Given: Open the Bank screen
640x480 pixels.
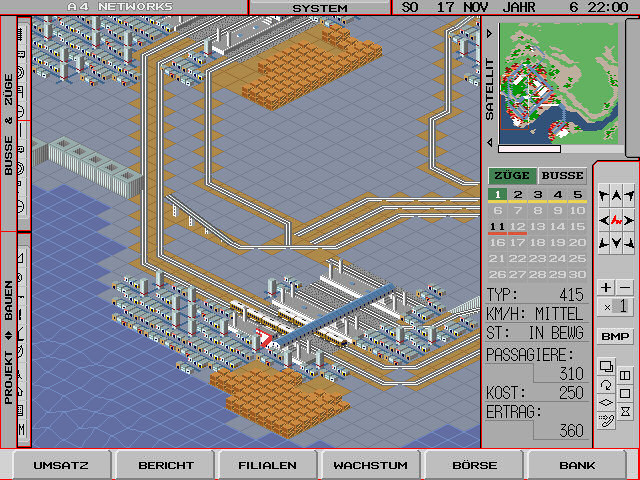Looking at the screenshot, I should [x=577, y=465].
